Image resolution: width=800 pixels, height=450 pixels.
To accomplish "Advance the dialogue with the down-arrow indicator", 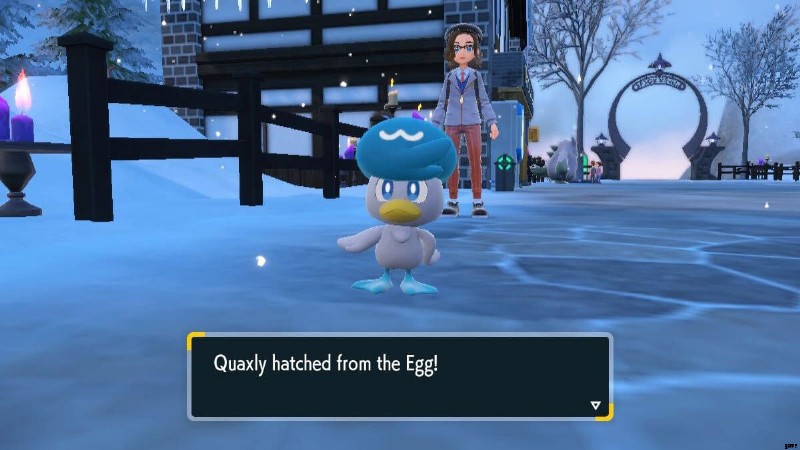I will pyautogui.click(x=596, y=405).
